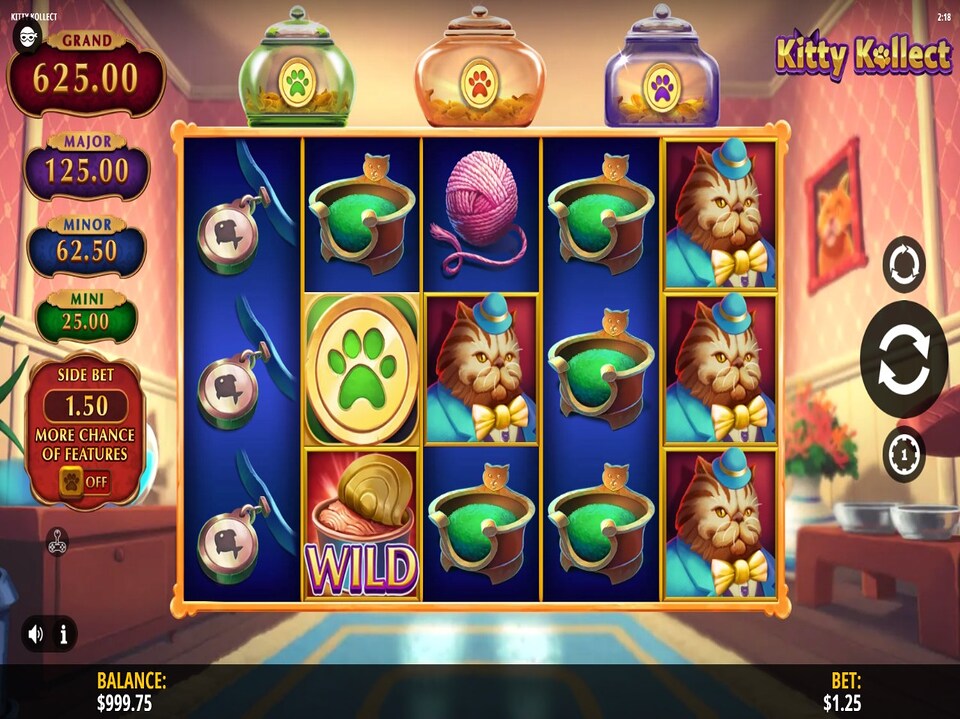Open autoplay with the small circular arrows button

point(903,264)
